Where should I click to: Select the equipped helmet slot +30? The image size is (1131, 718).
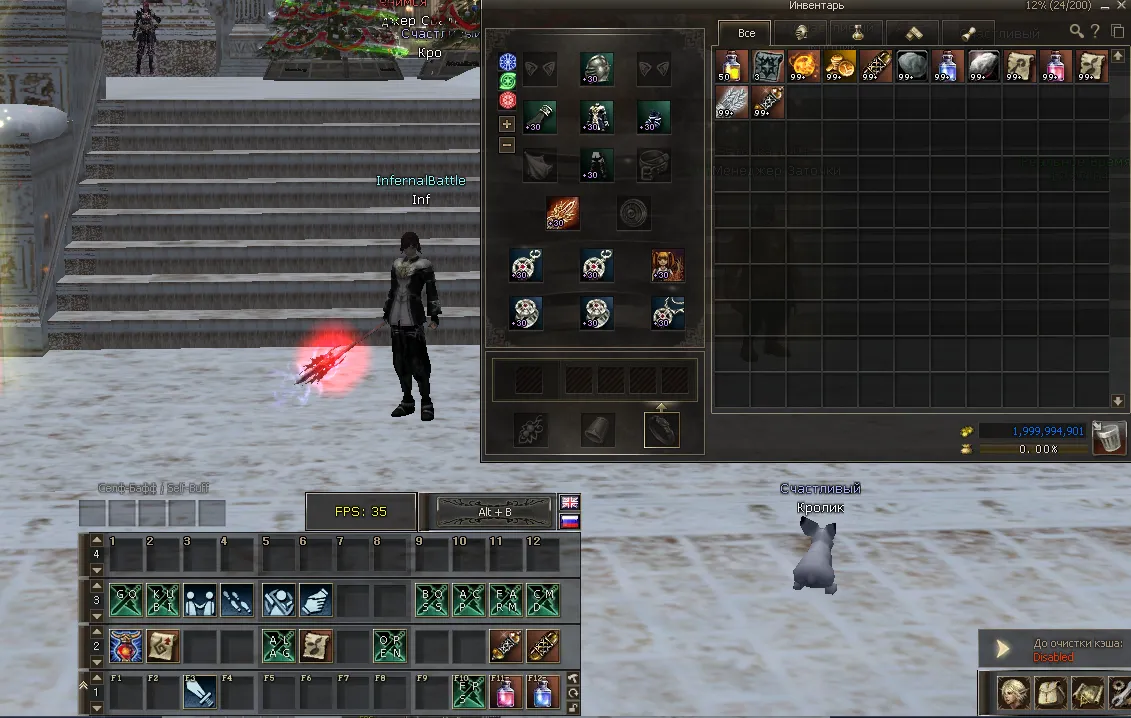(597, 68)
